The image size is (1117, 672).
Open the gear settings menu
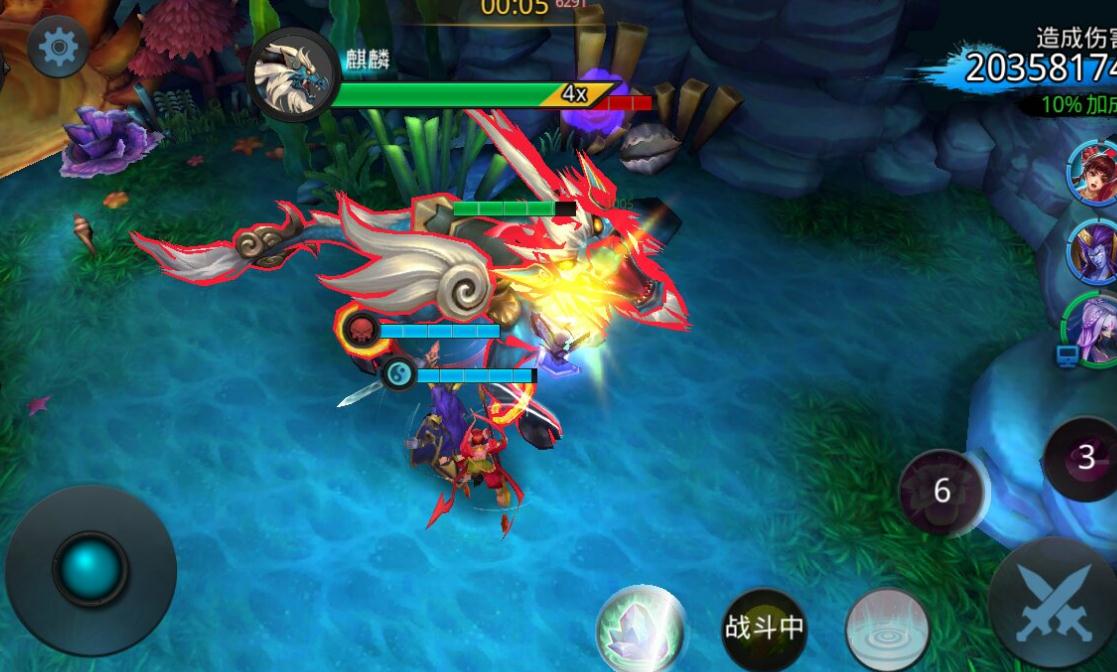point(58,47)
